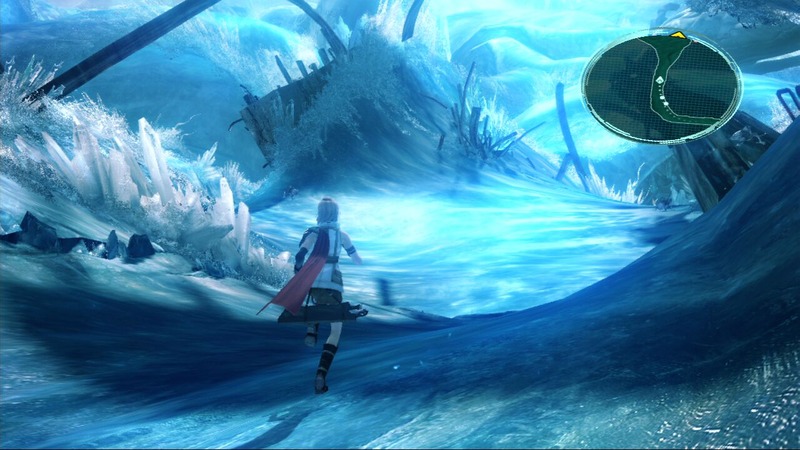Open the oval minimap

pyautogui.click(x=661, y=86)
